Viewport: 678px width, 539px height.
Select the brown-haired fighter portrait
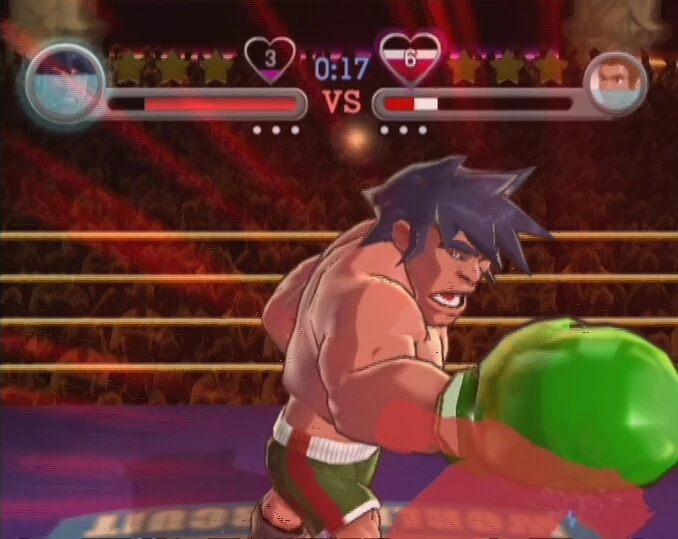(x=614, y=83)
